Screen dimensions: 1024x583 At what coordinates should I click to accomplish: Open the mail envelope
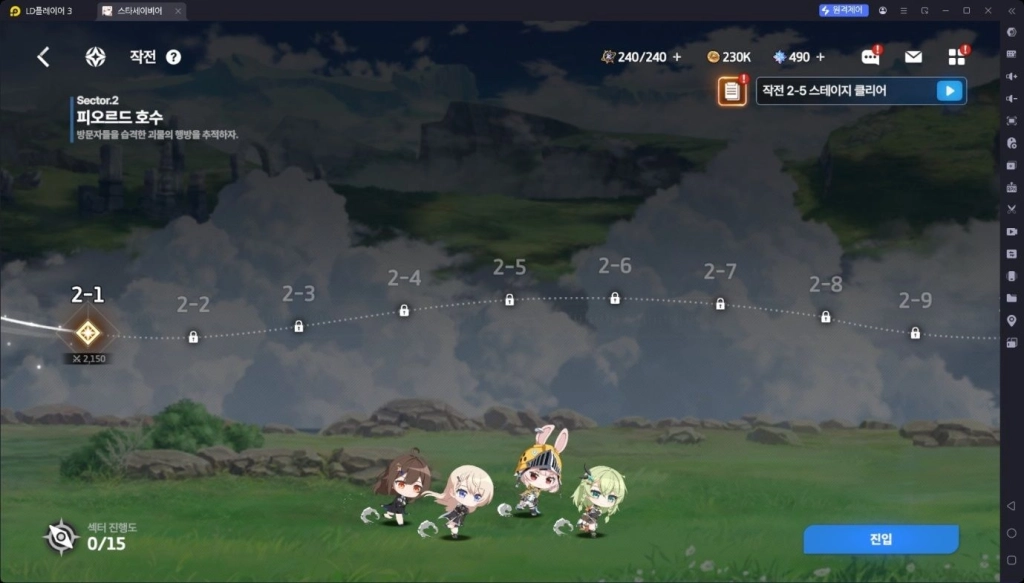click(x=913, y=57)
